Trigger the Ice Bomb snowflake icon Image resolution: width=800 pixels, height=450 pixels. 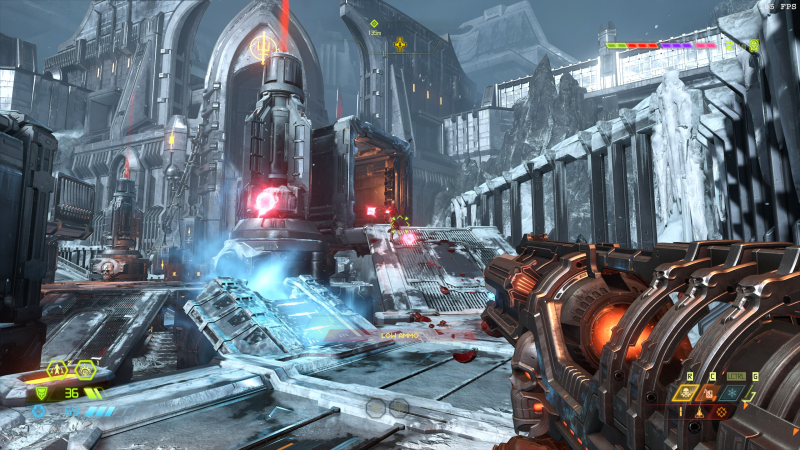(x=731, y=393)
